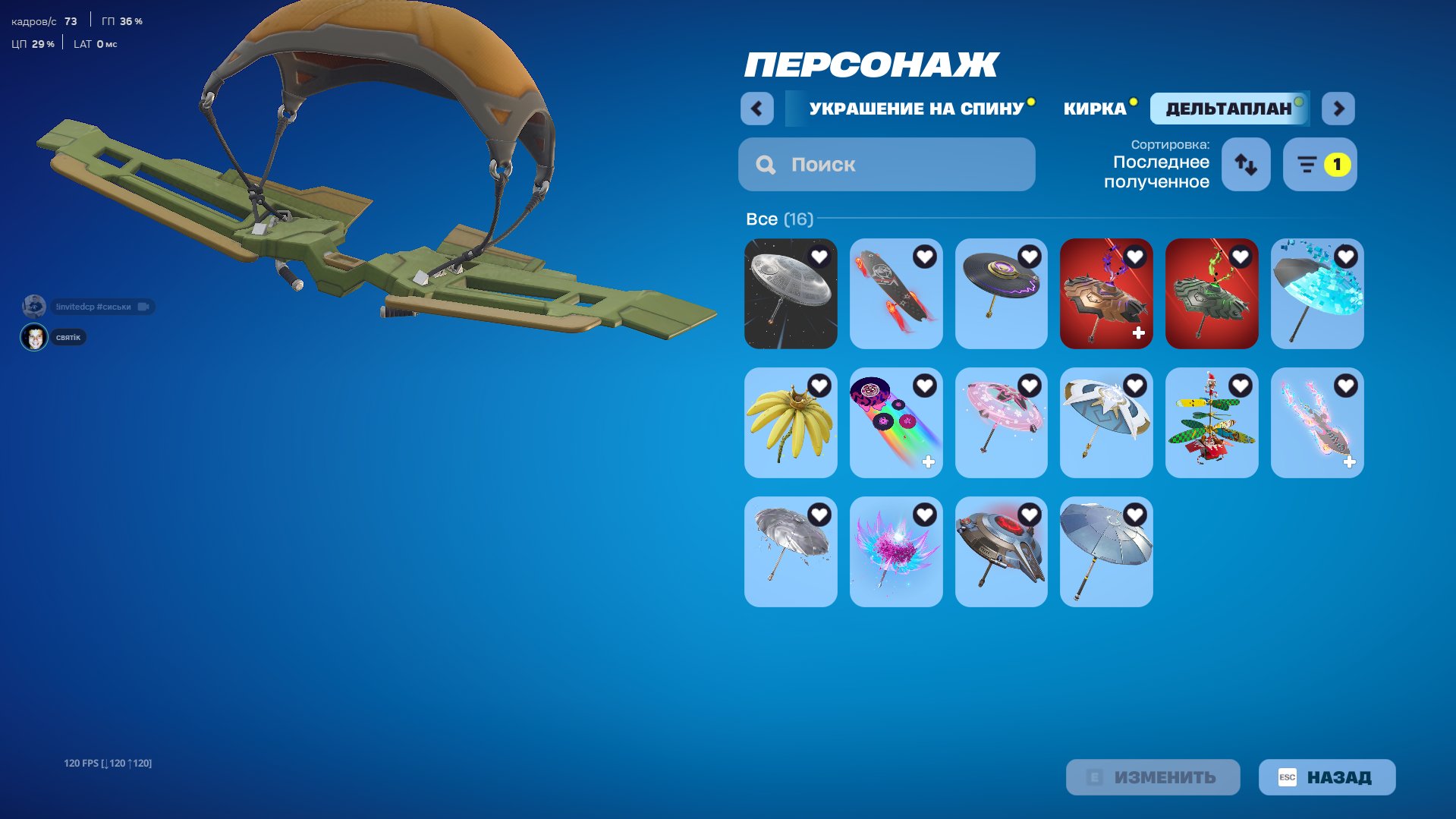1456x819 pixels.
Task: Select the vinyl record glider
Action: tap(1002, 294)
